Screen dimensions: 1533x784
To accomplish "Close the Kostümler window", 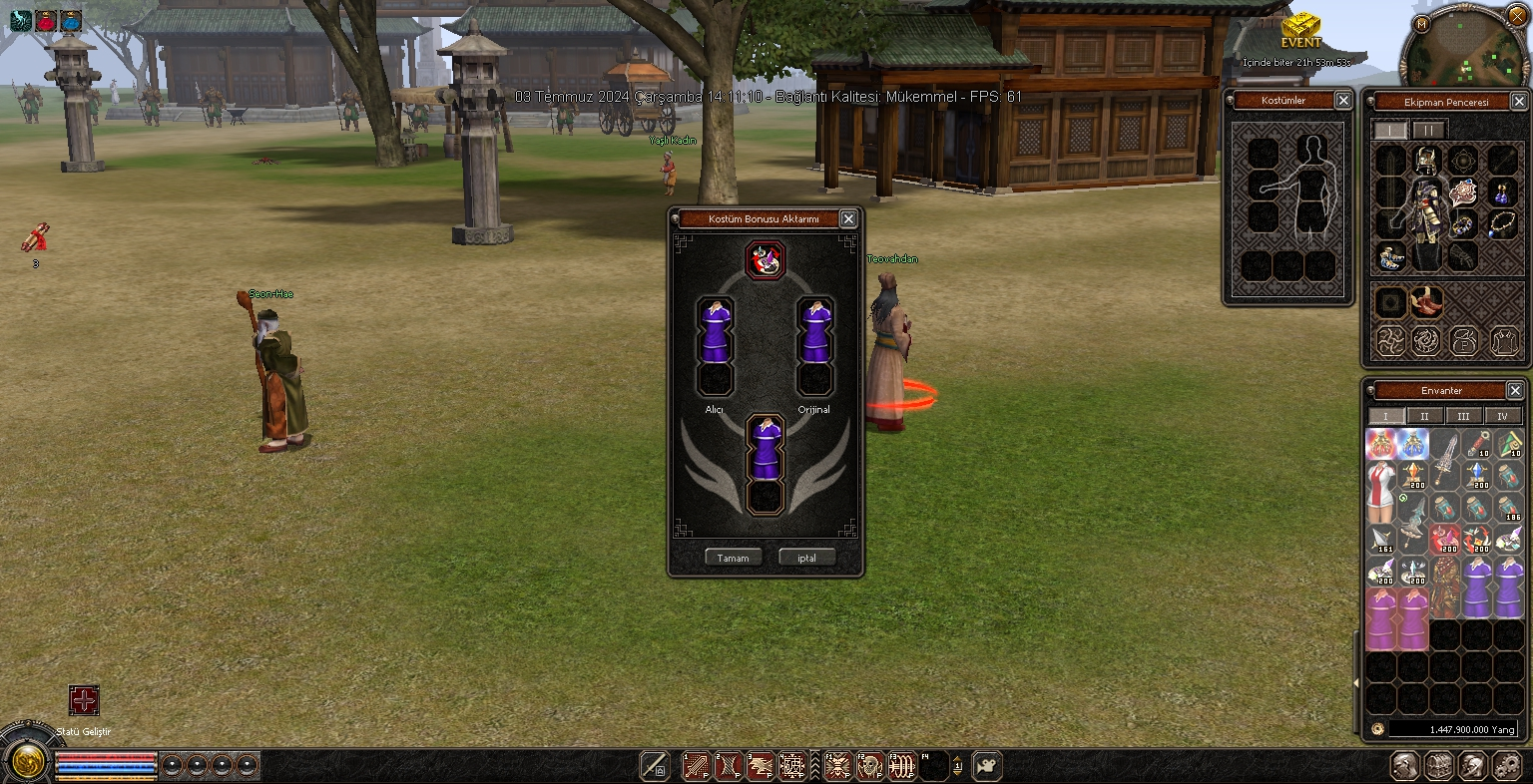I will point(1343,101).
